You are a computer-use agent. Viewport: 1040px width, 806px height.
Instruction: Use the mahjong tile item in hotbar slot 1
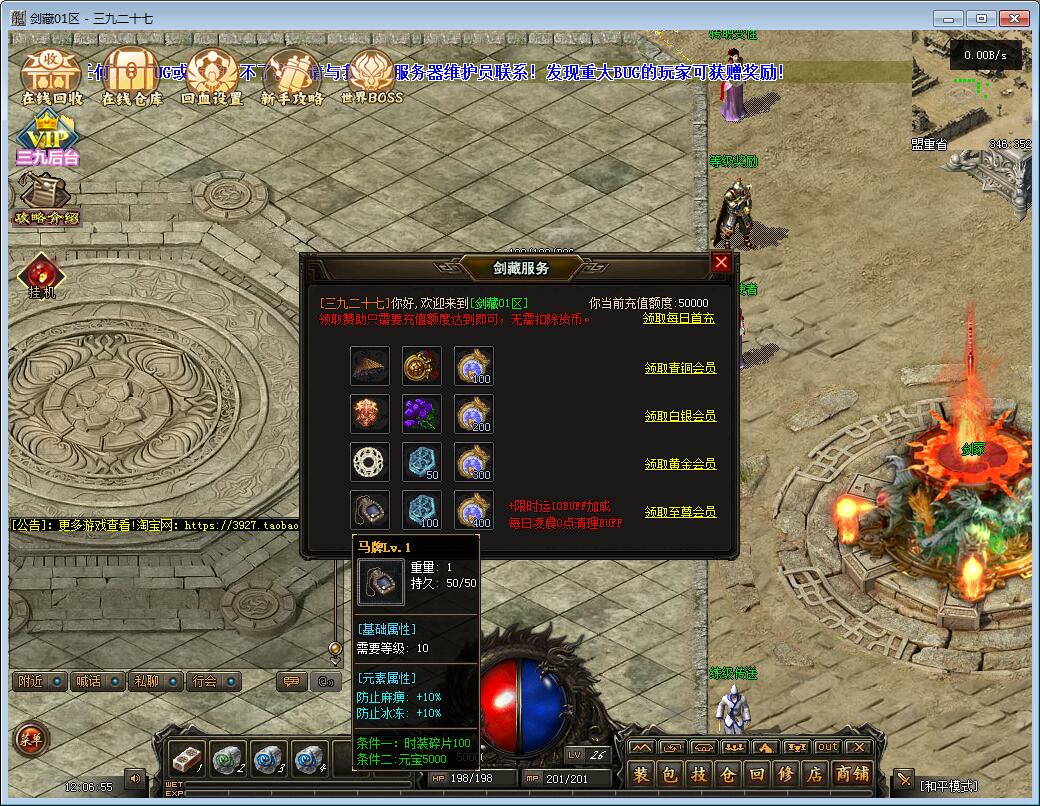click(186, 759)
